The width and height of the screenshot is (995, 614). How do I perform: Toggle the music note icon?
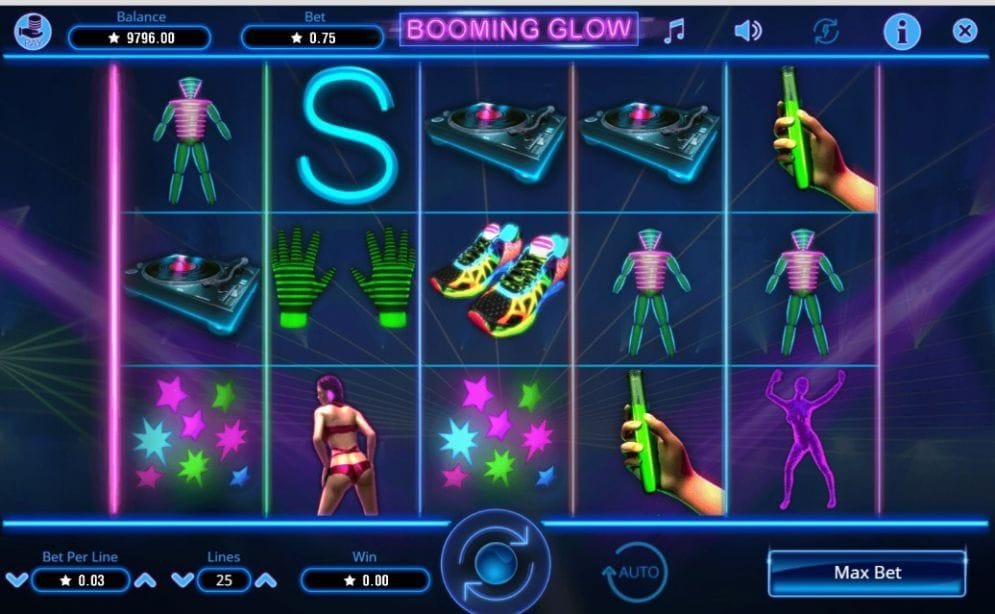point(675,31)
